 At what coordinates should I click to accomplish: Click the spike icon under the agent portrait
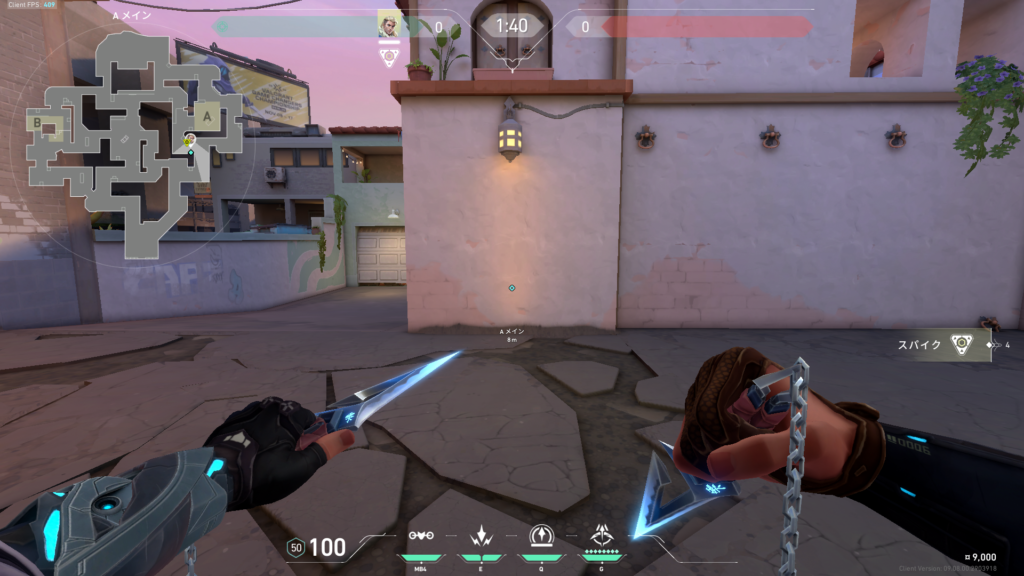389,58
